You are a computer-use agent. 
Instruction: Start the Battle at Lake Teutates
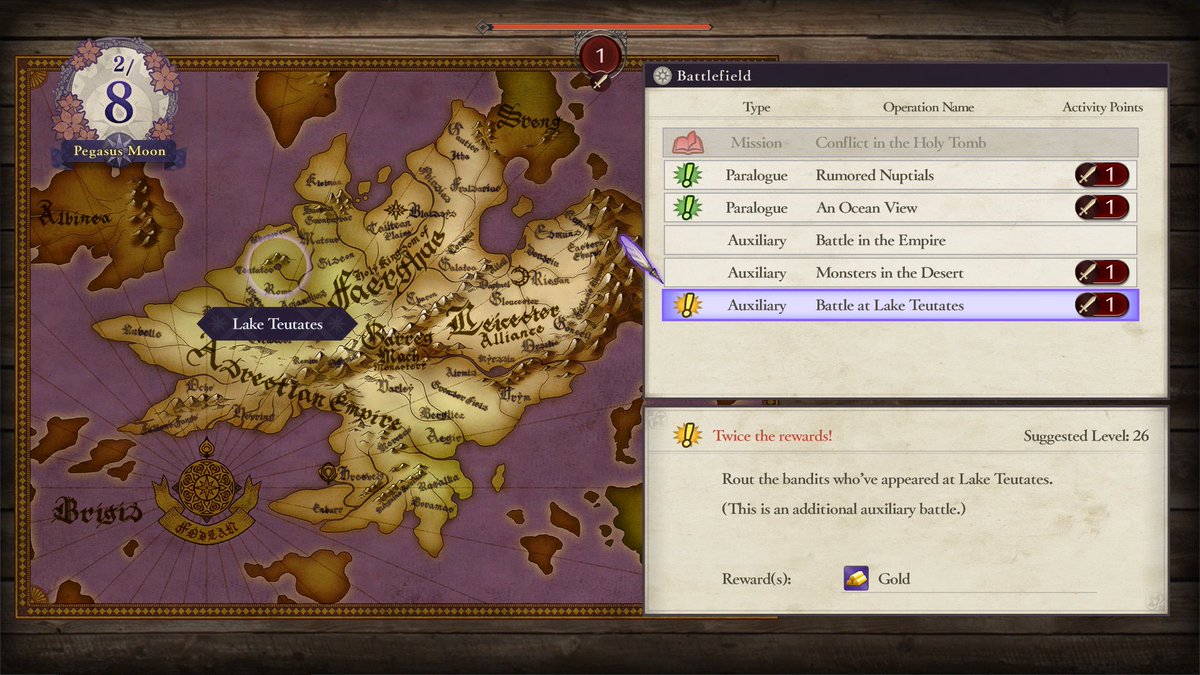pos(900,305)
